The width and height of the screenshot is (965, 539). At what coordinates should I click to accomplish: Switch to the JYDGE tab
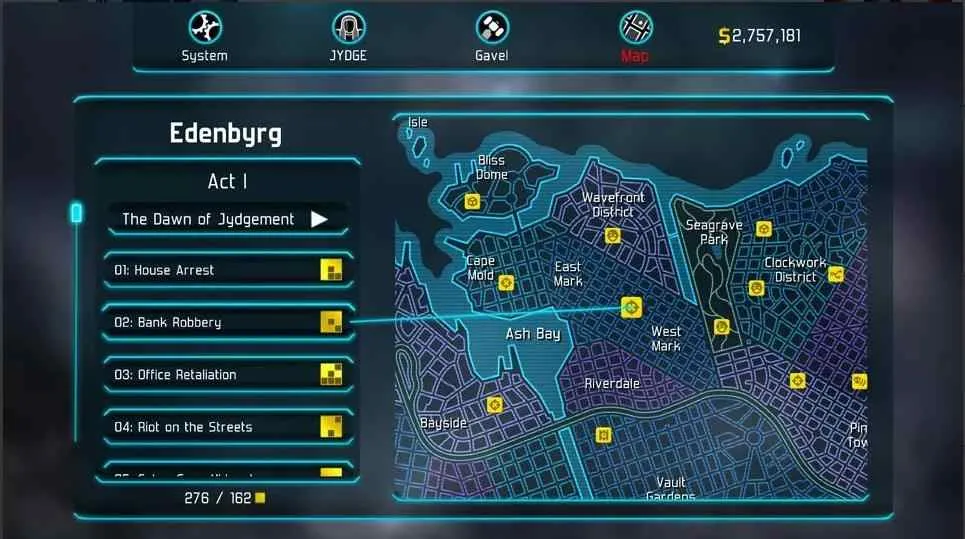coord(348,36)
